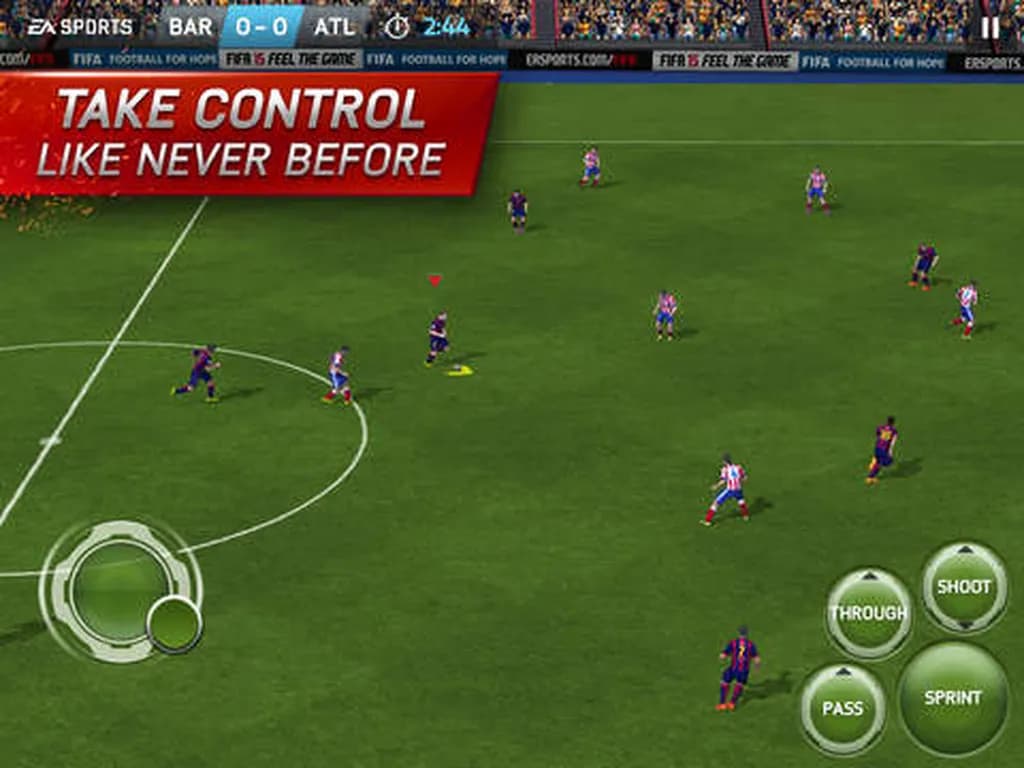This screenshot has height=768, width=1024.
Task: Hit the PASS button
Action: pyautogui.click(x=842, y=708)
